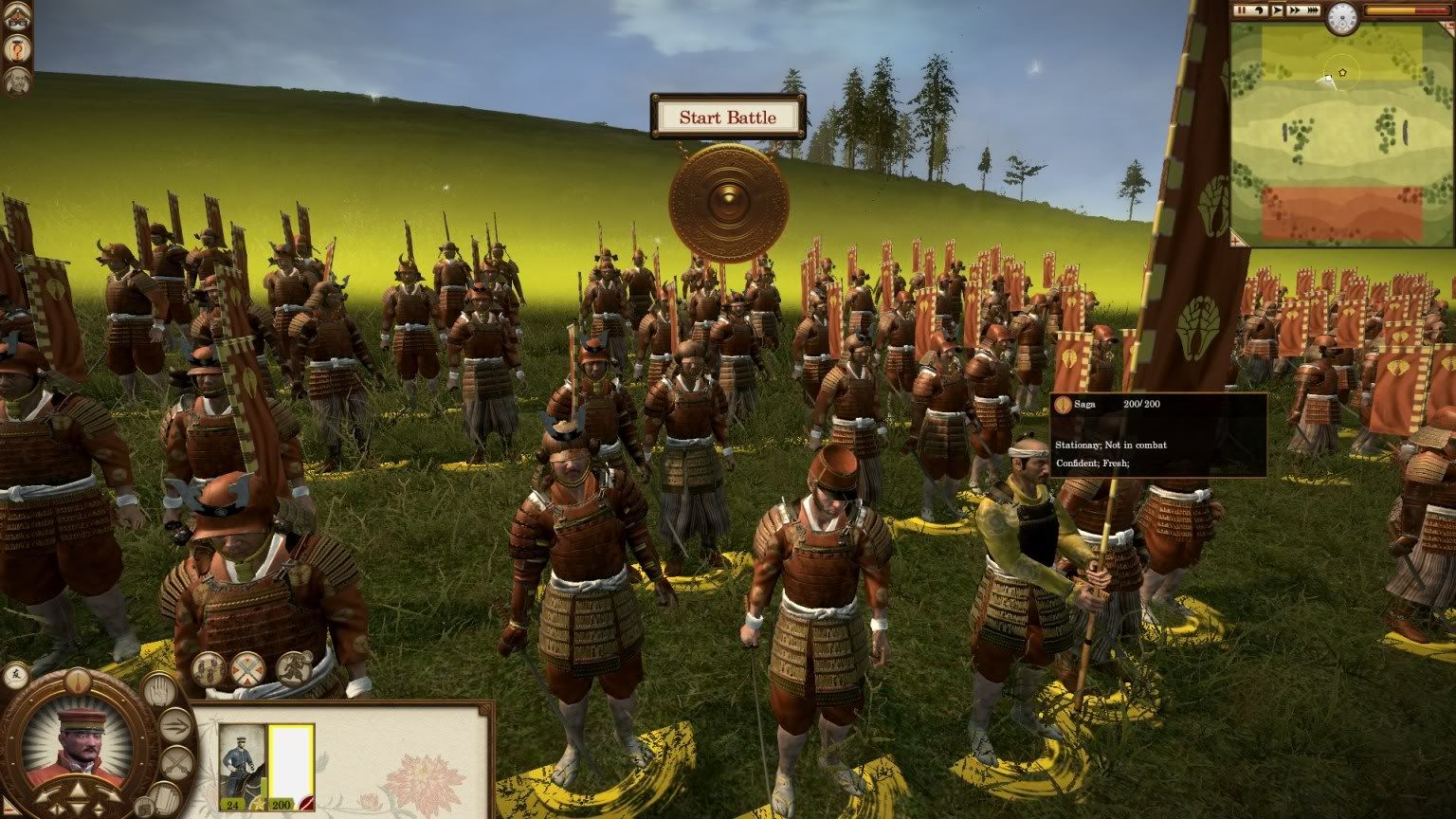Open the game menu house icon
The width and height of the screenshot is (1456, 819).
[x=16, y=17]
